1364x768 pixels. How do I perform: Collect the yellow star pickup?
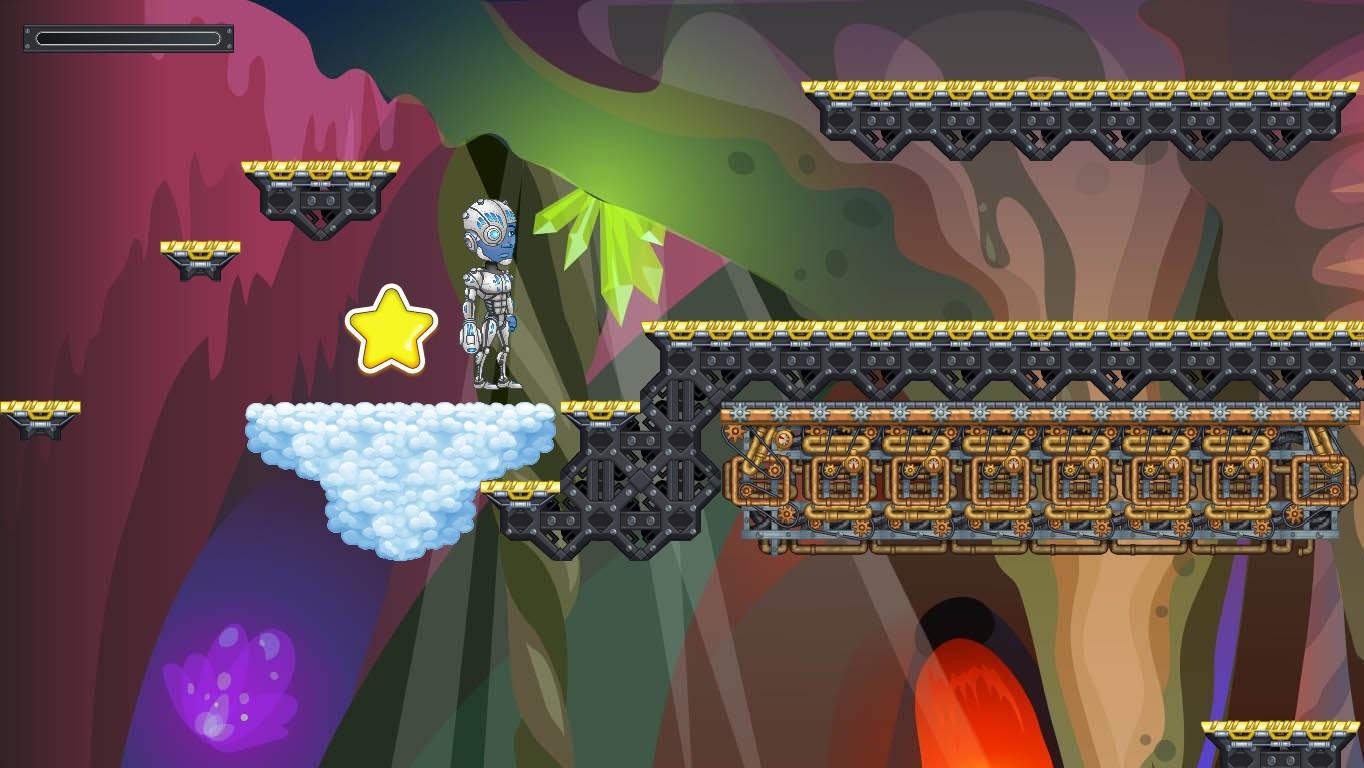coord(393,329)
